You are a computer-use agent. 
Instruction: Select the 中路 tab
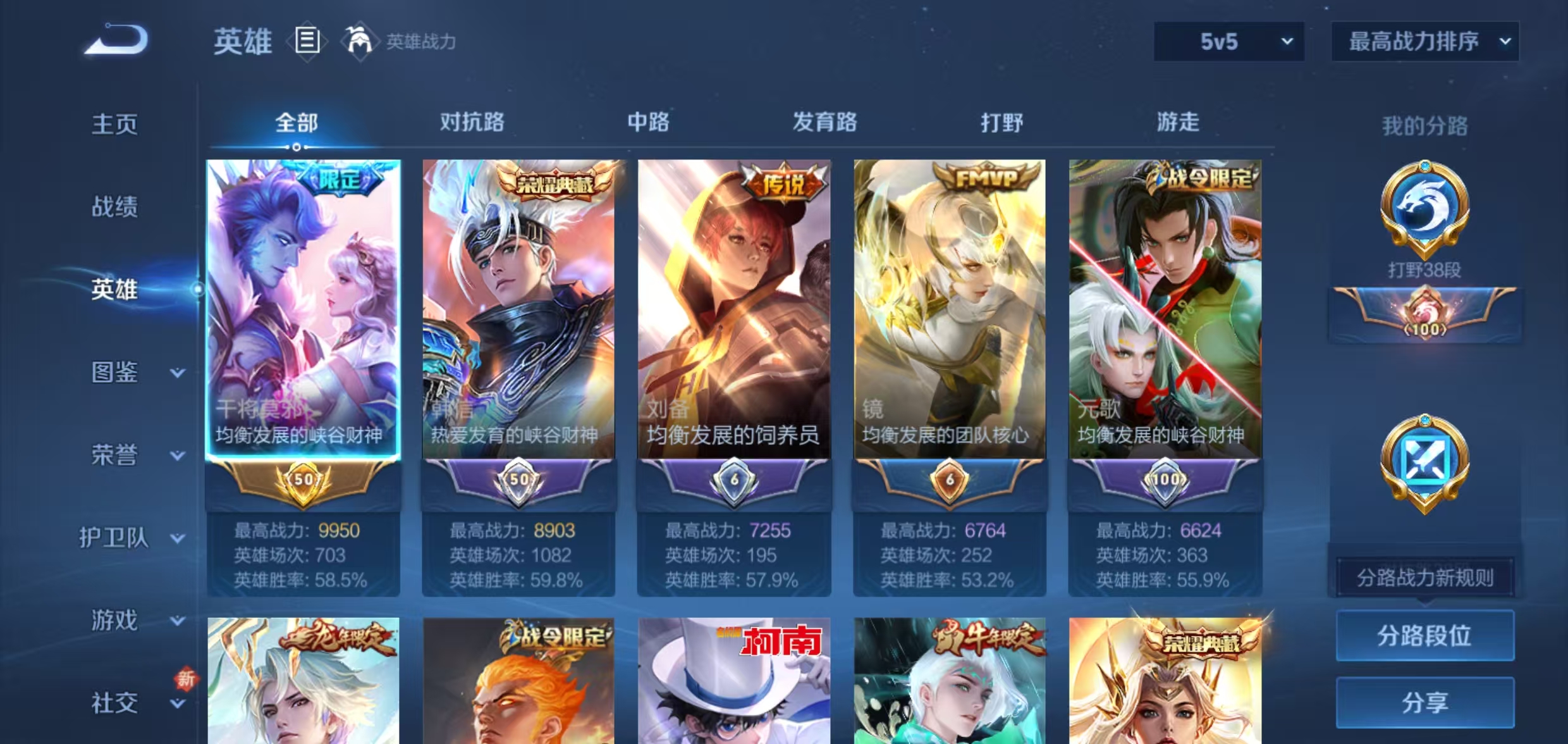coord(647,123)
